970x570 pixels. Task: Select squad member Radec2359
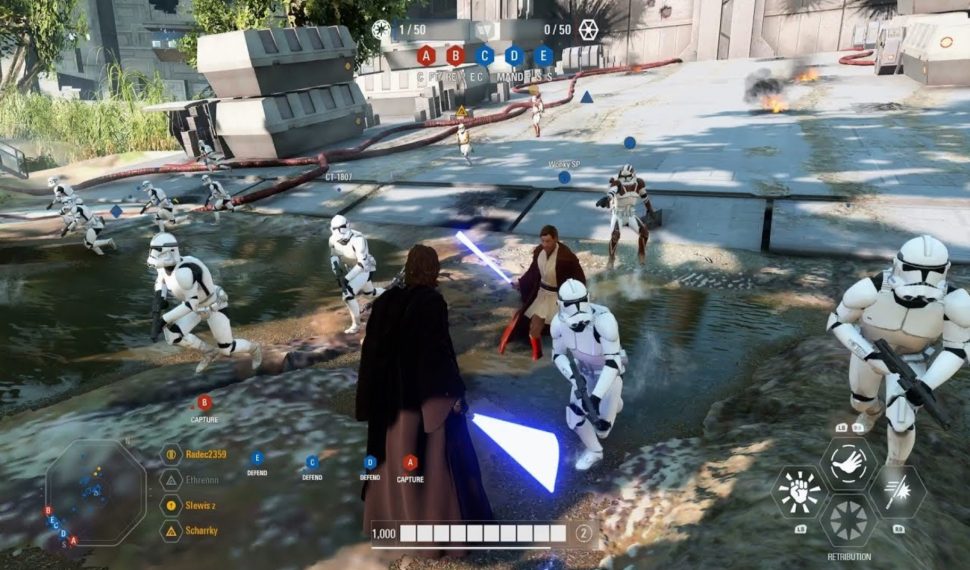[207, 454]
